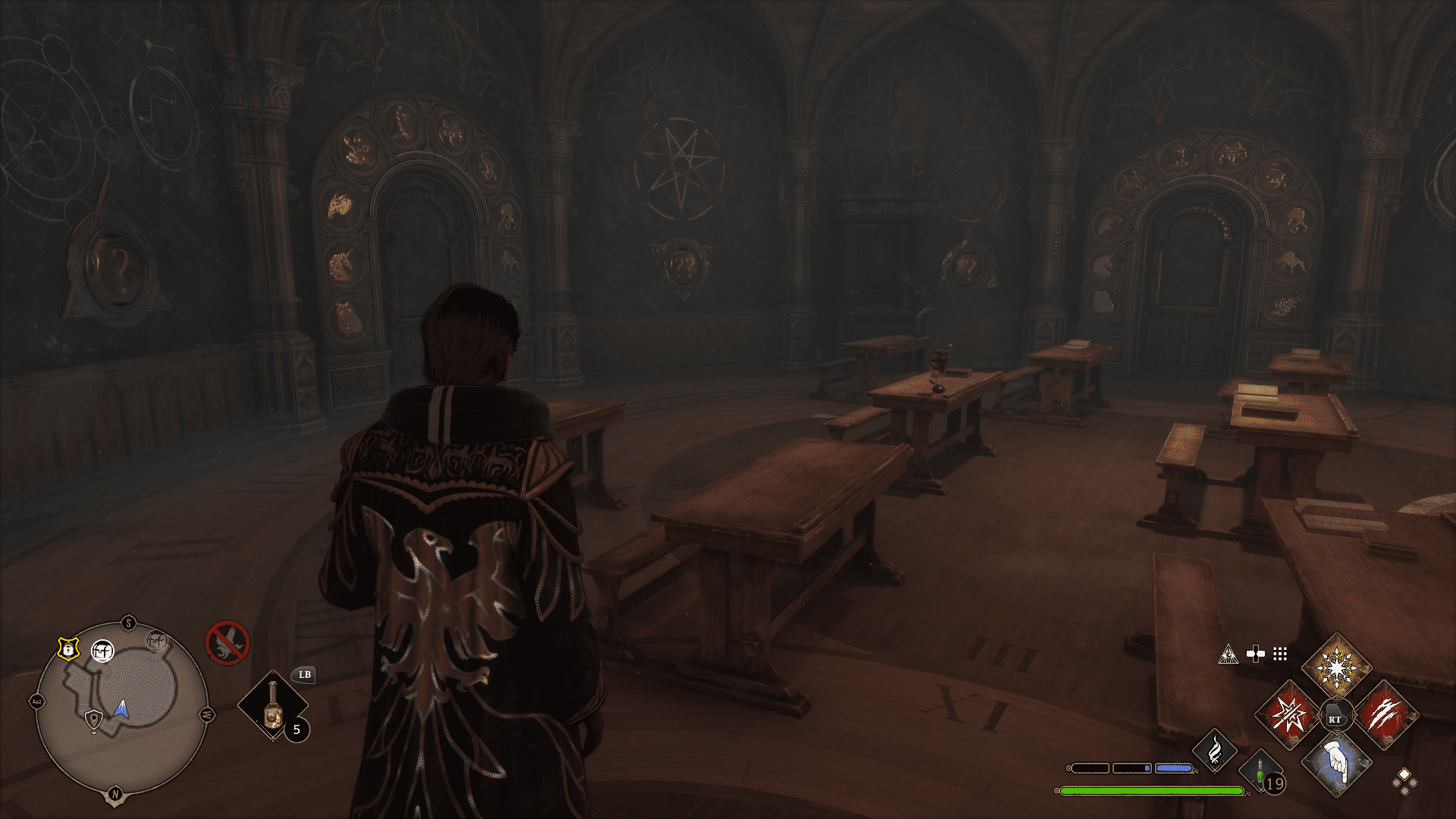1456x819 pixels.
Task: Select the four-diamond spell set switcher
Action: tap(1404, 781)
